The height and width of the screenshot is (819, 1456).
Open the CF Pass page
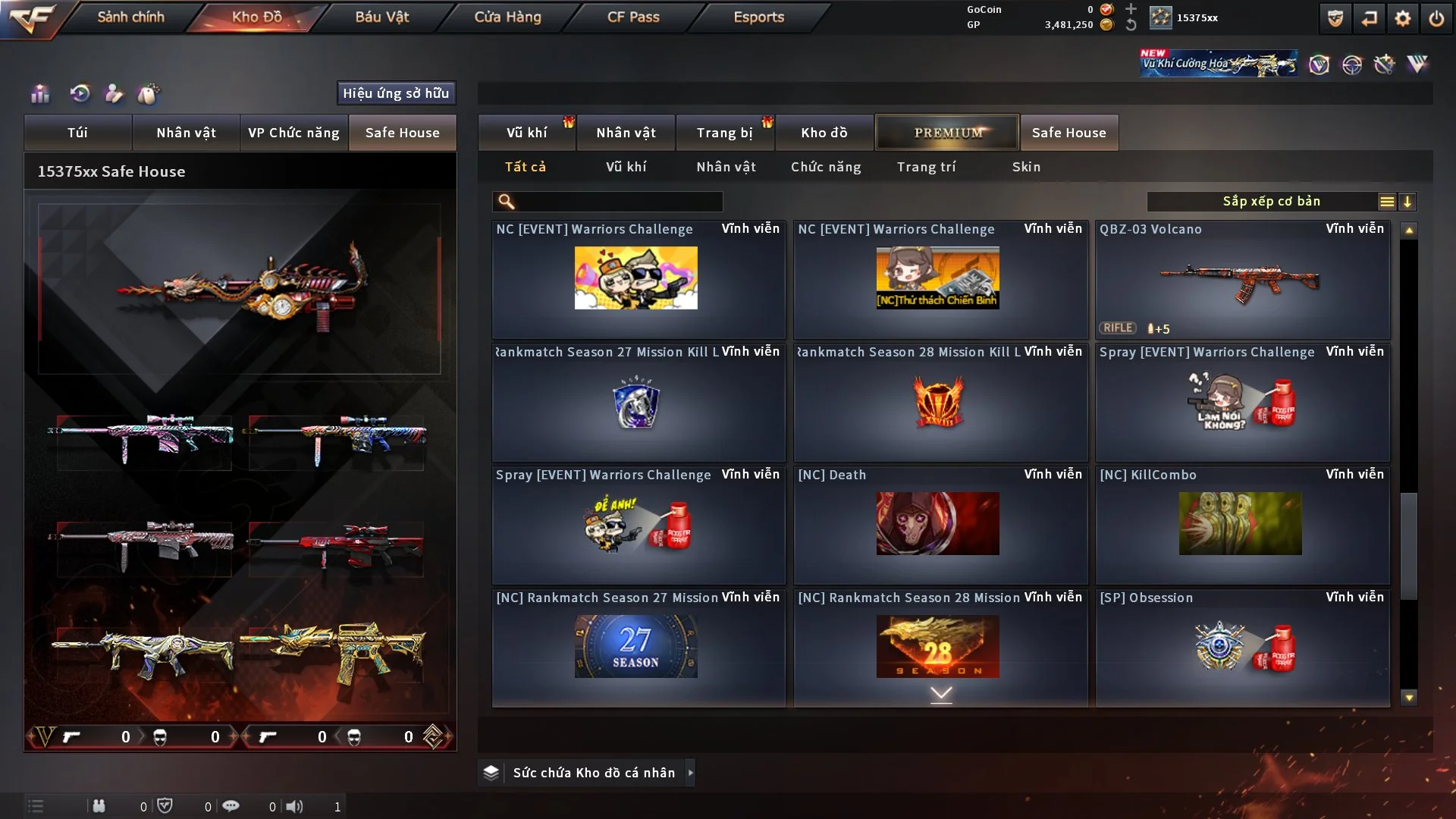click(x=633, y=17)
